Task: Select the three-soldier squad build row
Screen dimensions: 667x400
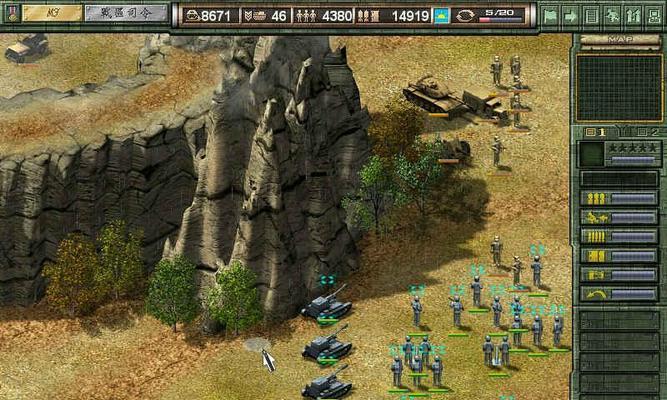Action: 620,198
